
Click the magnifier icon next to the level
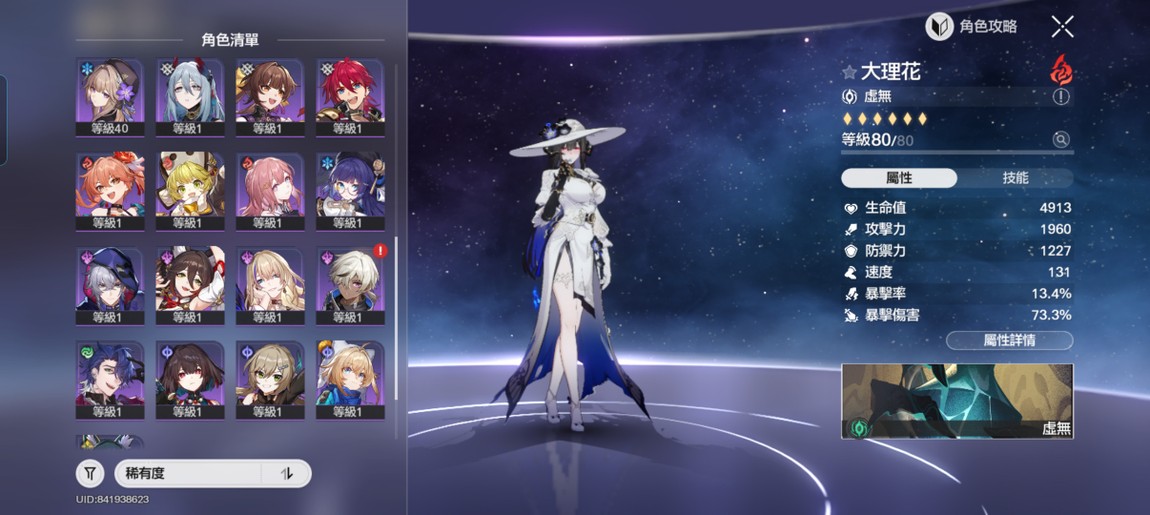pyautogui.click(x=1061, y=140)
